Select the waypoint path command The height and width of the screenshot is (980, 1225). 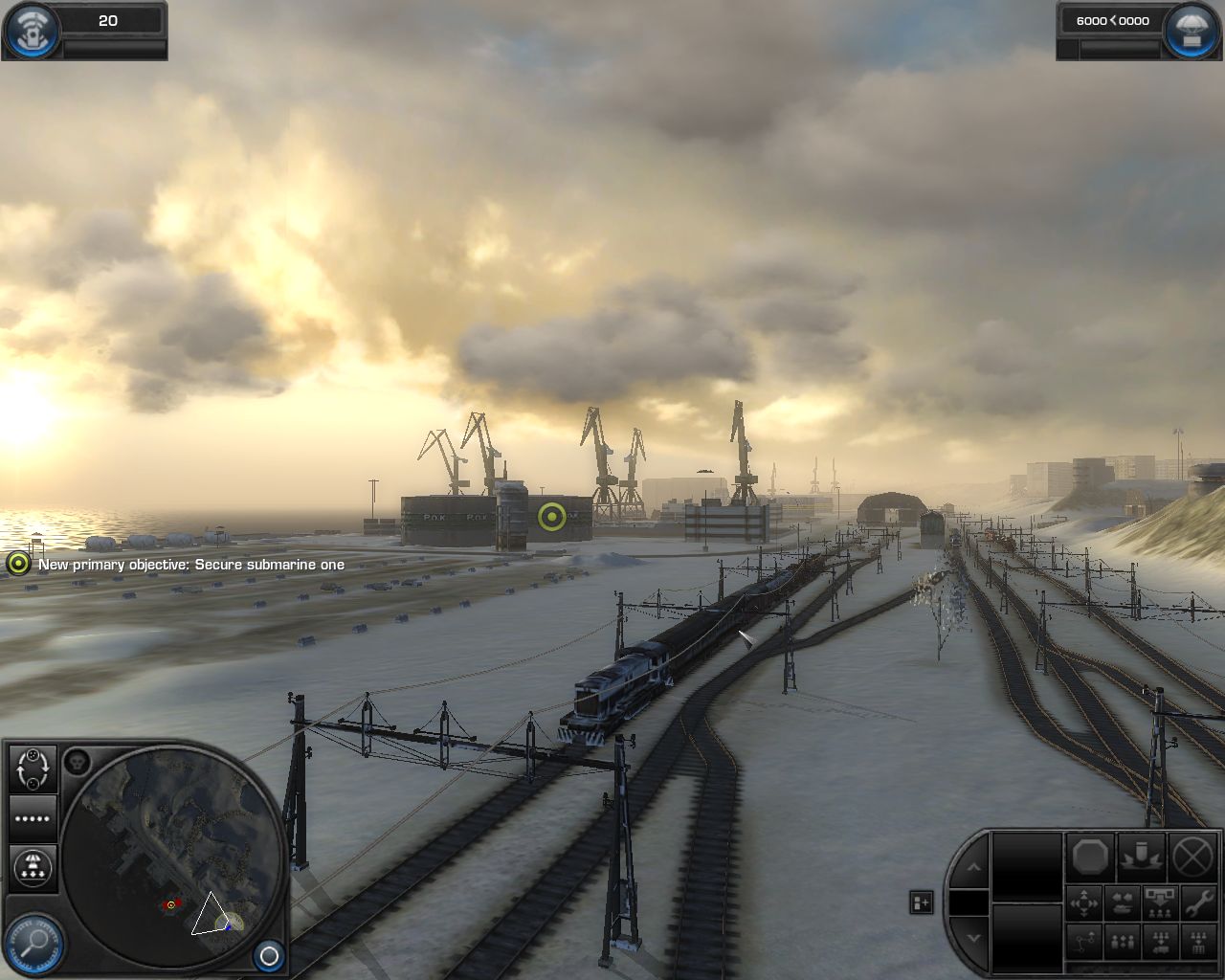coord(1083,943)
